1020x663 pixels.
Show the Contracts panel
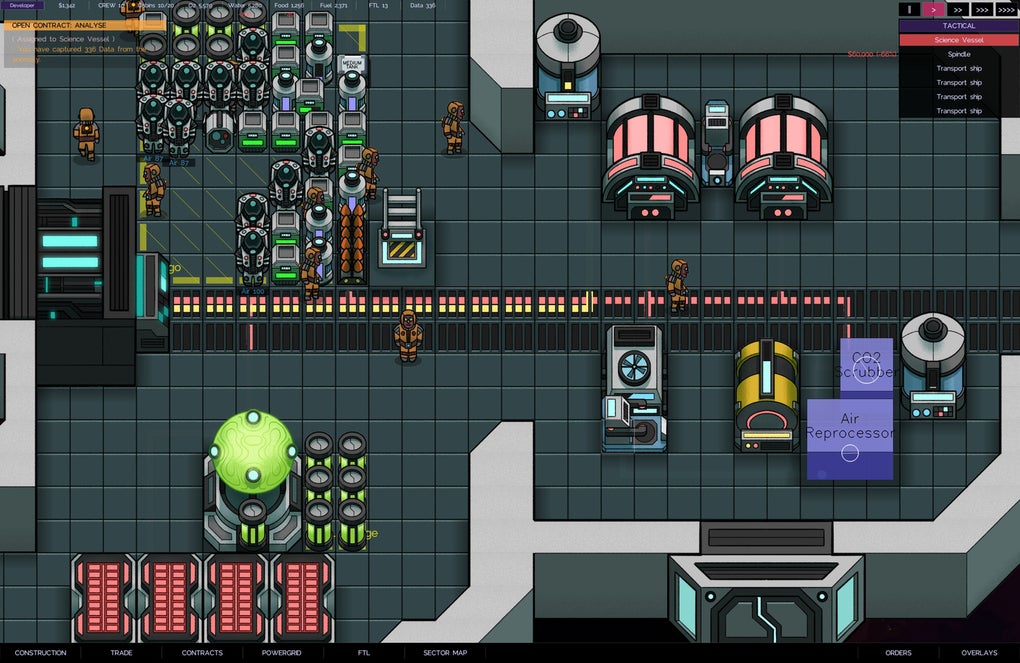tap(202, 653)
